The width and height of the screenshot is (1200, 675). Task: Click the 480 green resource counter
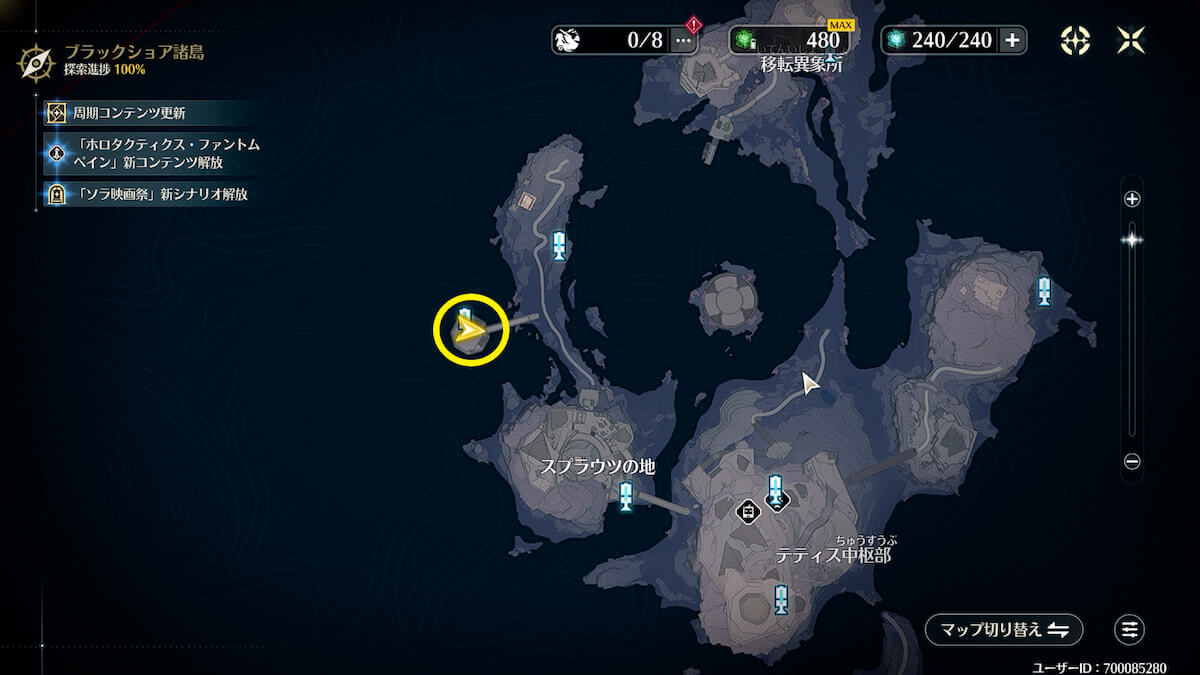pyautogui.click(x=789, y=40)
